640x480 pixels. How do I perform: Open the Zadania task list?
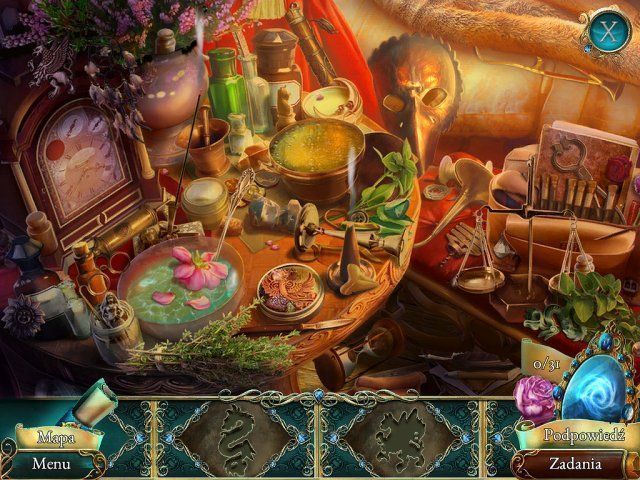click(574, 464)
